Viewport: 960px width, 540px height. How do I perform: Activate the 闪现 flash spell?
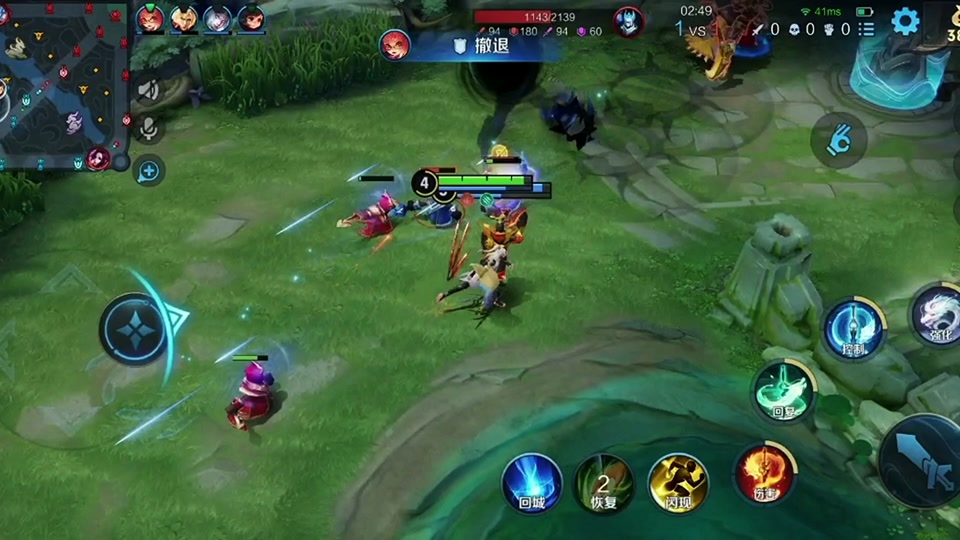[678, 482]
